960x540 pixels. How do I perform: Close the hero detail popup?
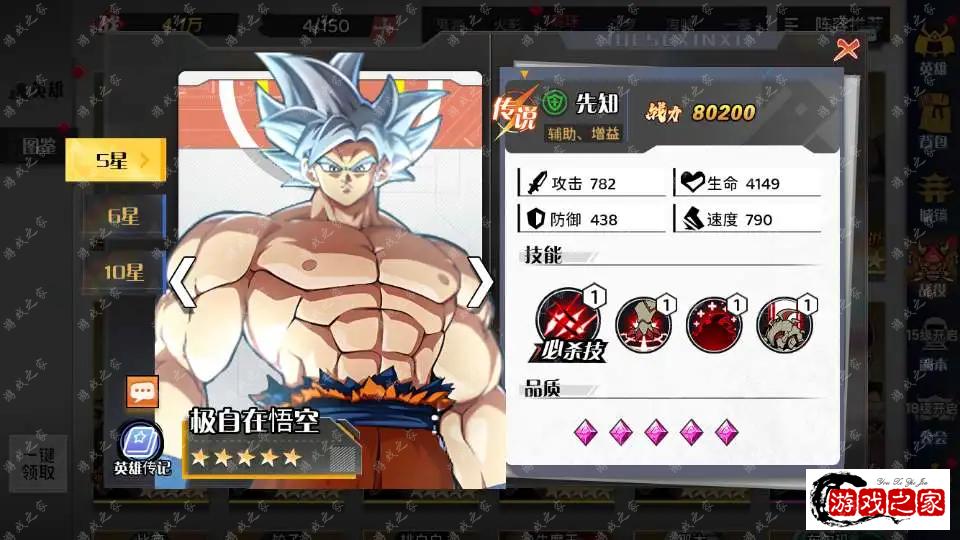click(x=846, y=48)
